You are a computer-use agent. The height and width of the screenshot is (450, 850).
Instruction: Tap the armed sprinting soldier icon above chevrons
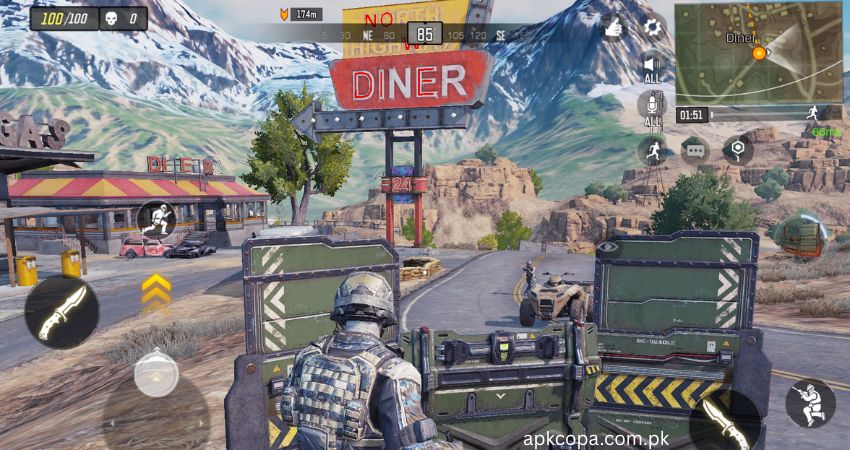pos(156,218)
